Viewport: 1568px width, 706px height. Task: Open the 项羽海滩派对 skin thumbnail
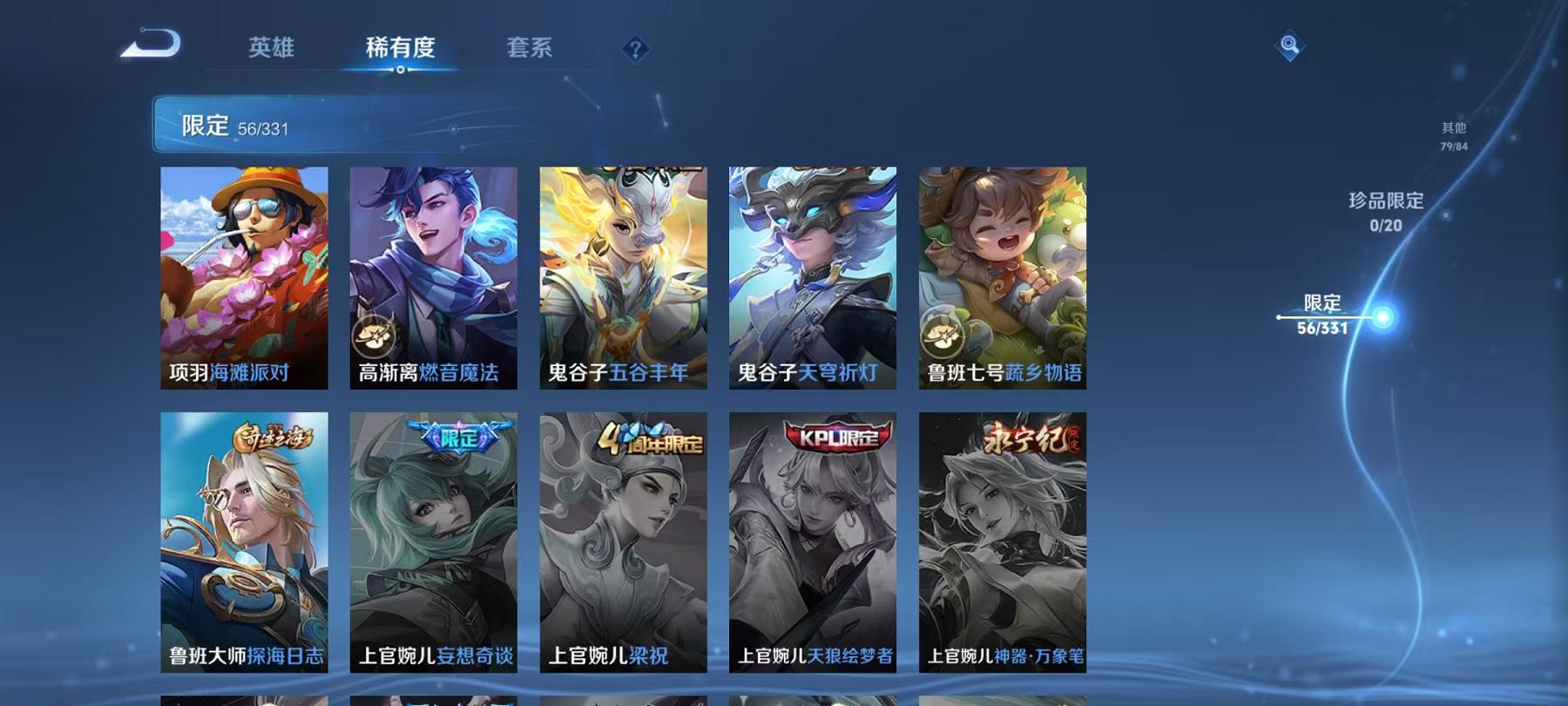pos(245,279)
